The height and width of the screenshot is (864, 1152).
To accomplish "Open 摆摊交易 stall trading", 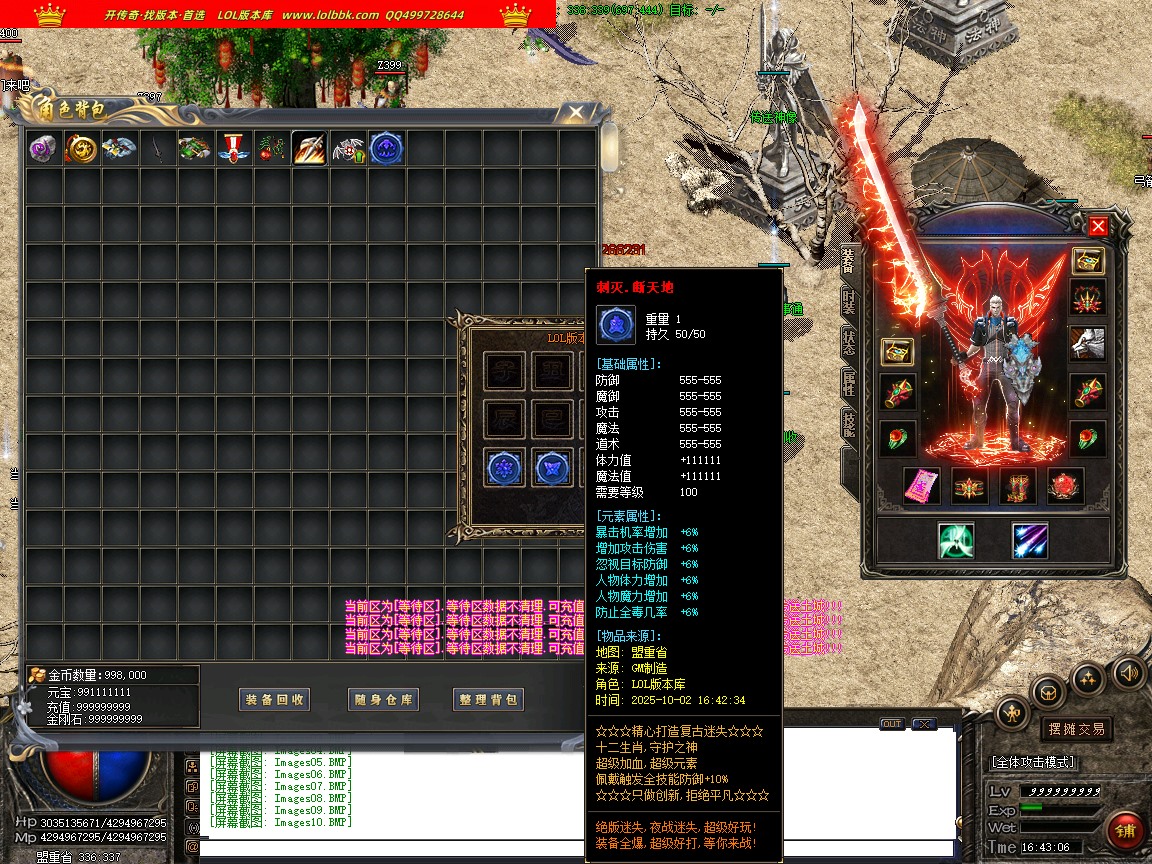I will point(1076,729).
